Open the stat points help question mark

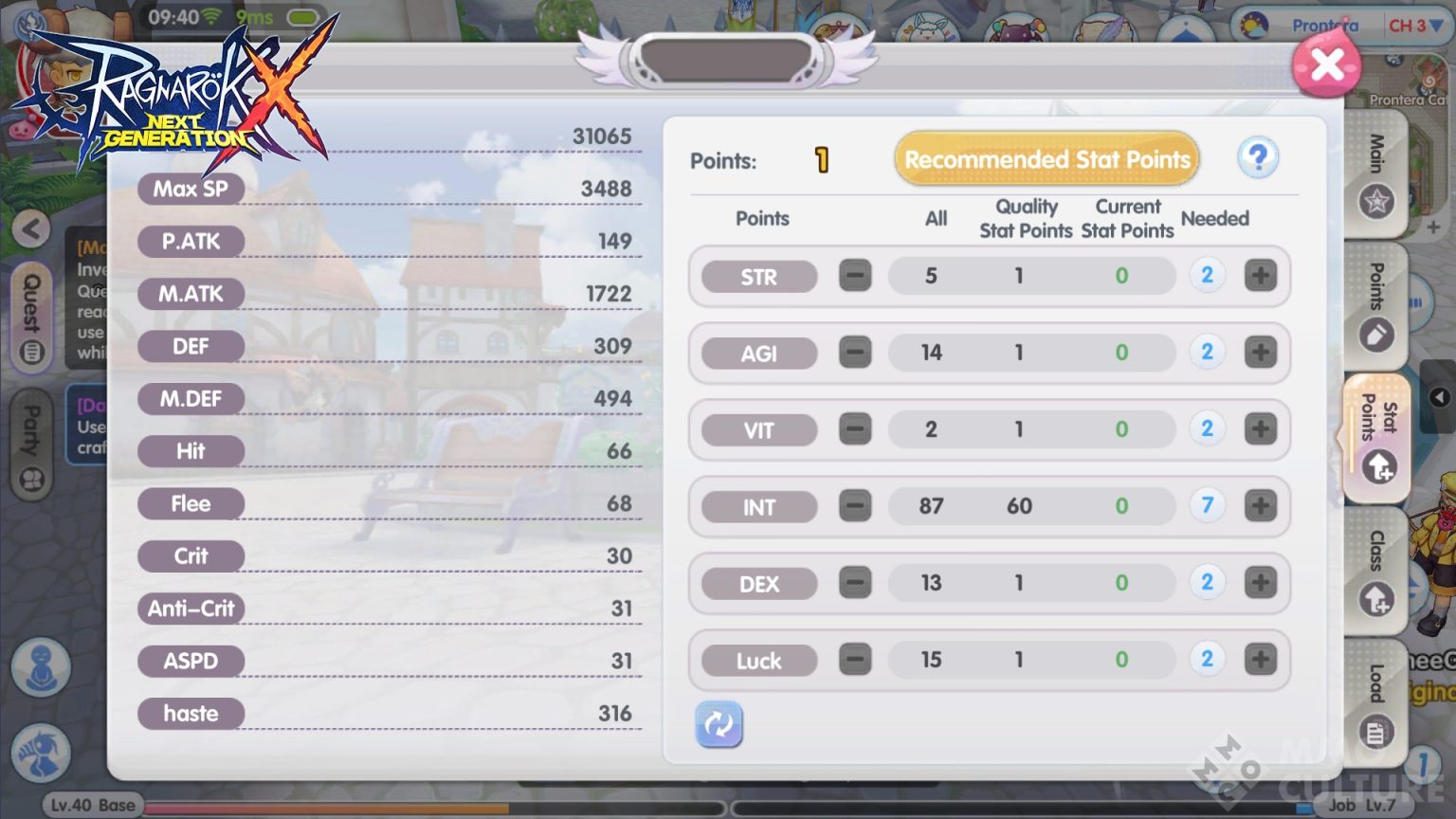coord(1258,158)
